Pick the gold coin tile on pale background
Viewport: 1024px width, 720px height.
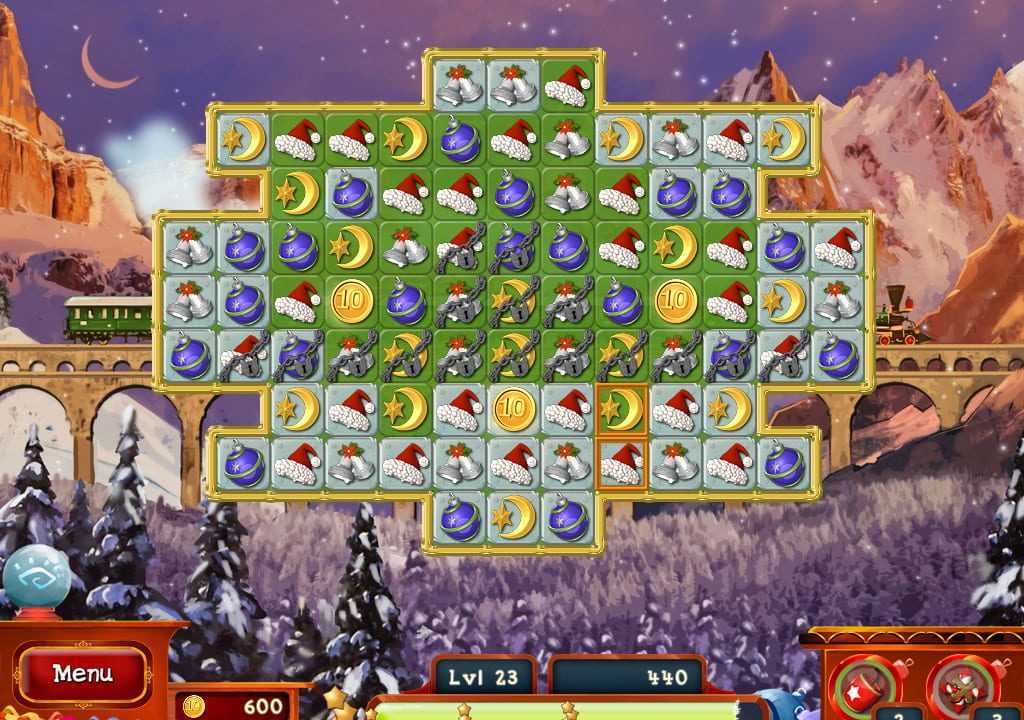tap(514, 410)
